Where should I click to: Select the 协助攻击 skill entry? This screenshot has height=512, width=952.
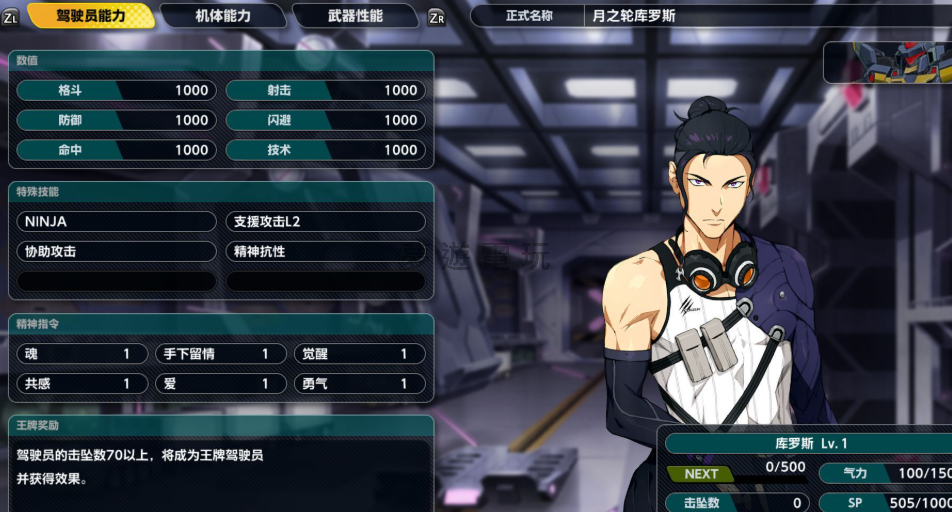(116, 252)
